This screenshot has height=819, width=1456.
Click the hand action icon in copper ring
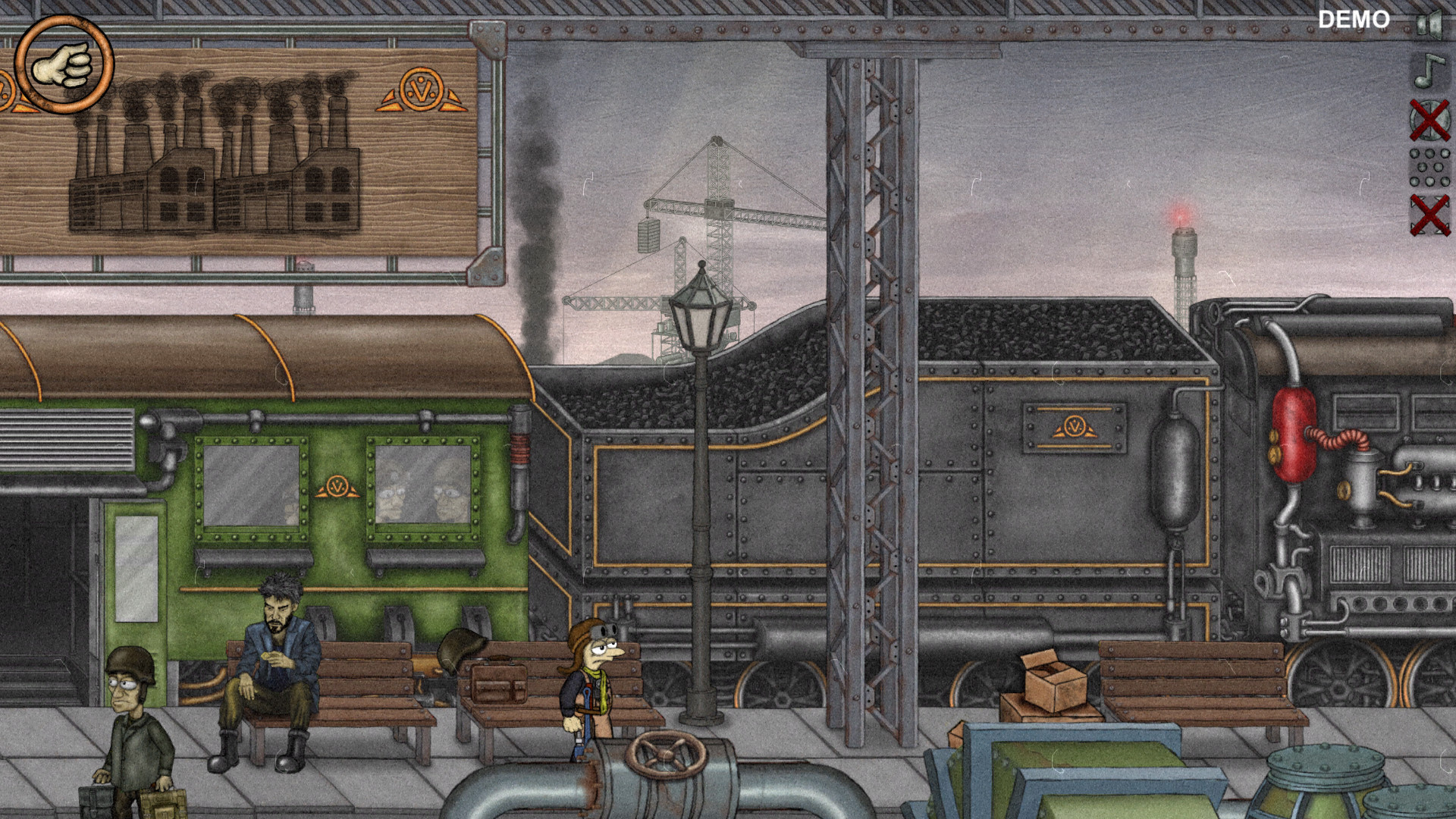click(64, 65)
